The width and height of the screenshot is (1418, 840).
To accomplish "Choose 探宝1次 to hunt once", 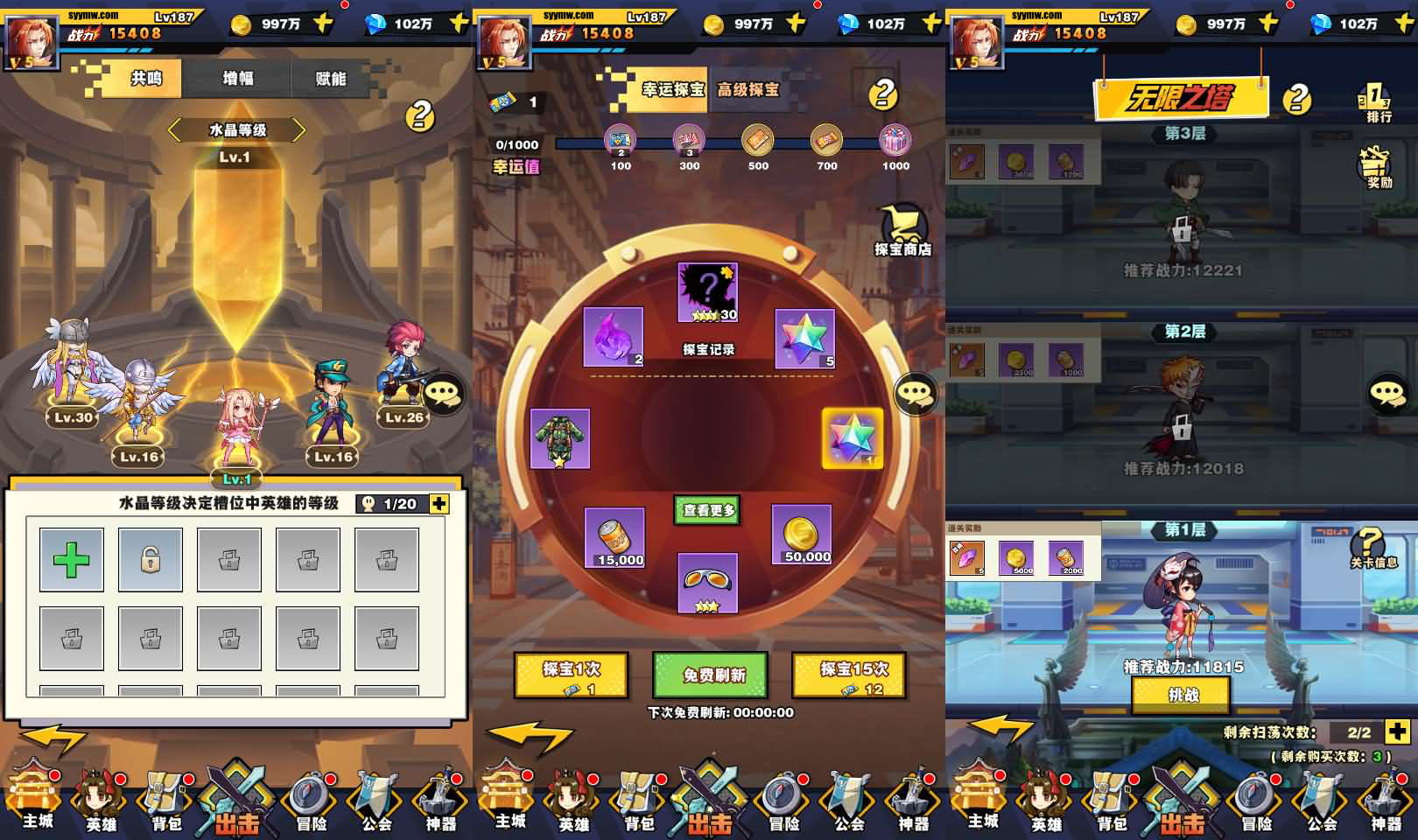I will point(571,676).
